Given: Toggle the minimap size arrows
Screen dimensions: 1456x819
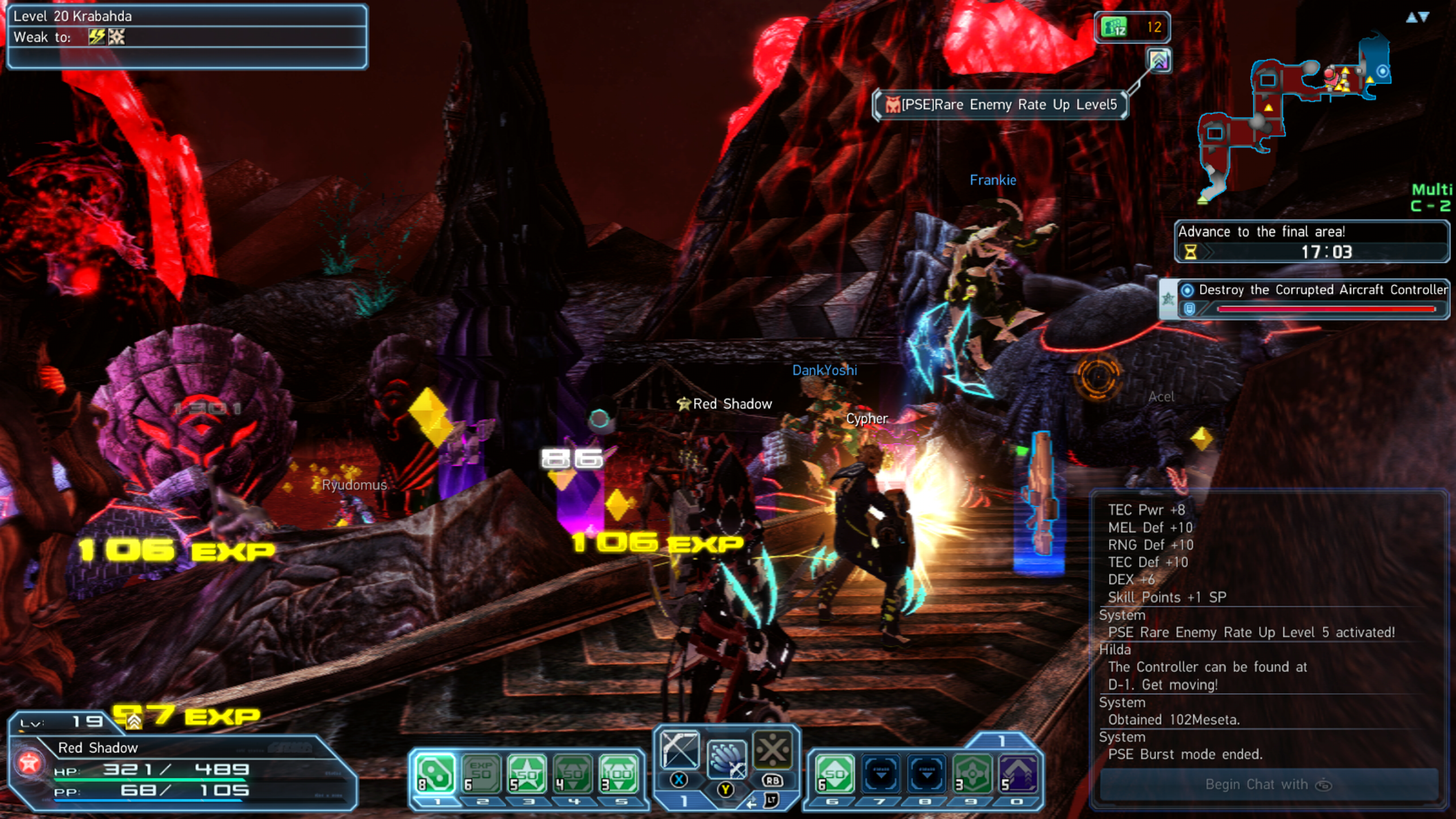Looking at the screenshot, I should pyautogui.click(x=1418, y=18).
